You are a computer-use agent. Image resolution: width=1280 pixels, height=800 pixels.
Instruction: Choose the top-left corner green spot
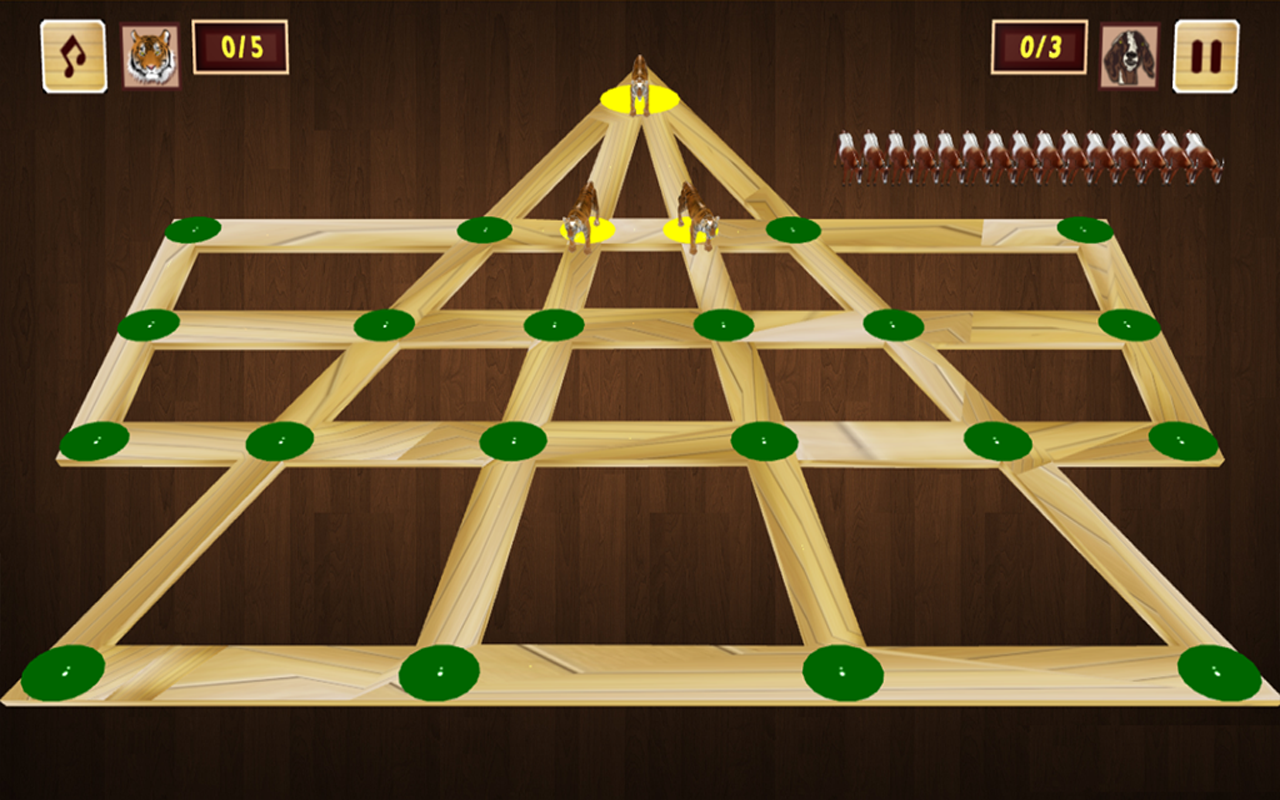[193, 230]
